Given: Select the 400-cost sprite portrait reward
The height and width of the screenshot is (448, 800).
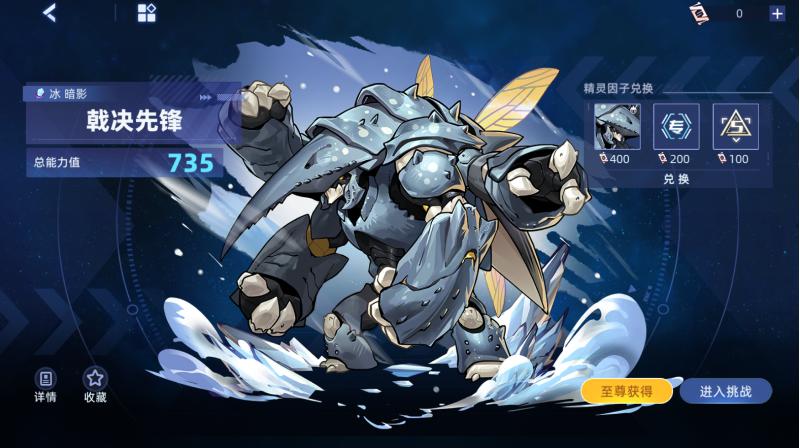Looking at the screenshot, I should coord(617,127).
